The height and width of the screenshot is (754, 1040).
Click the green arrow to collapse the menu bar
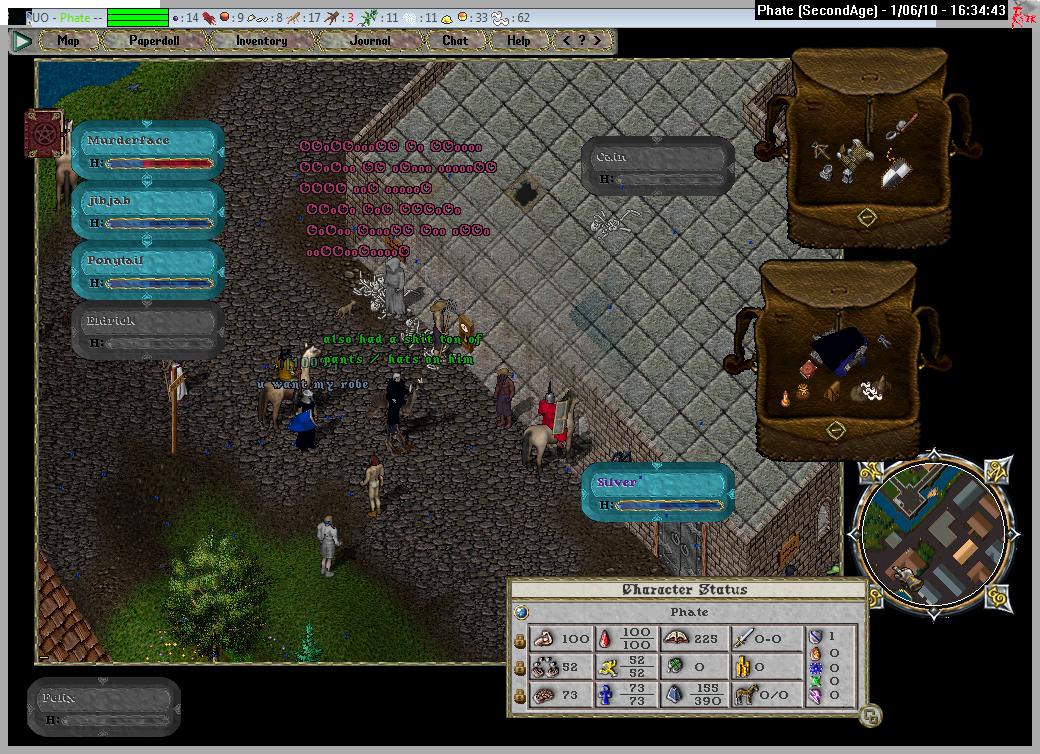23,41
